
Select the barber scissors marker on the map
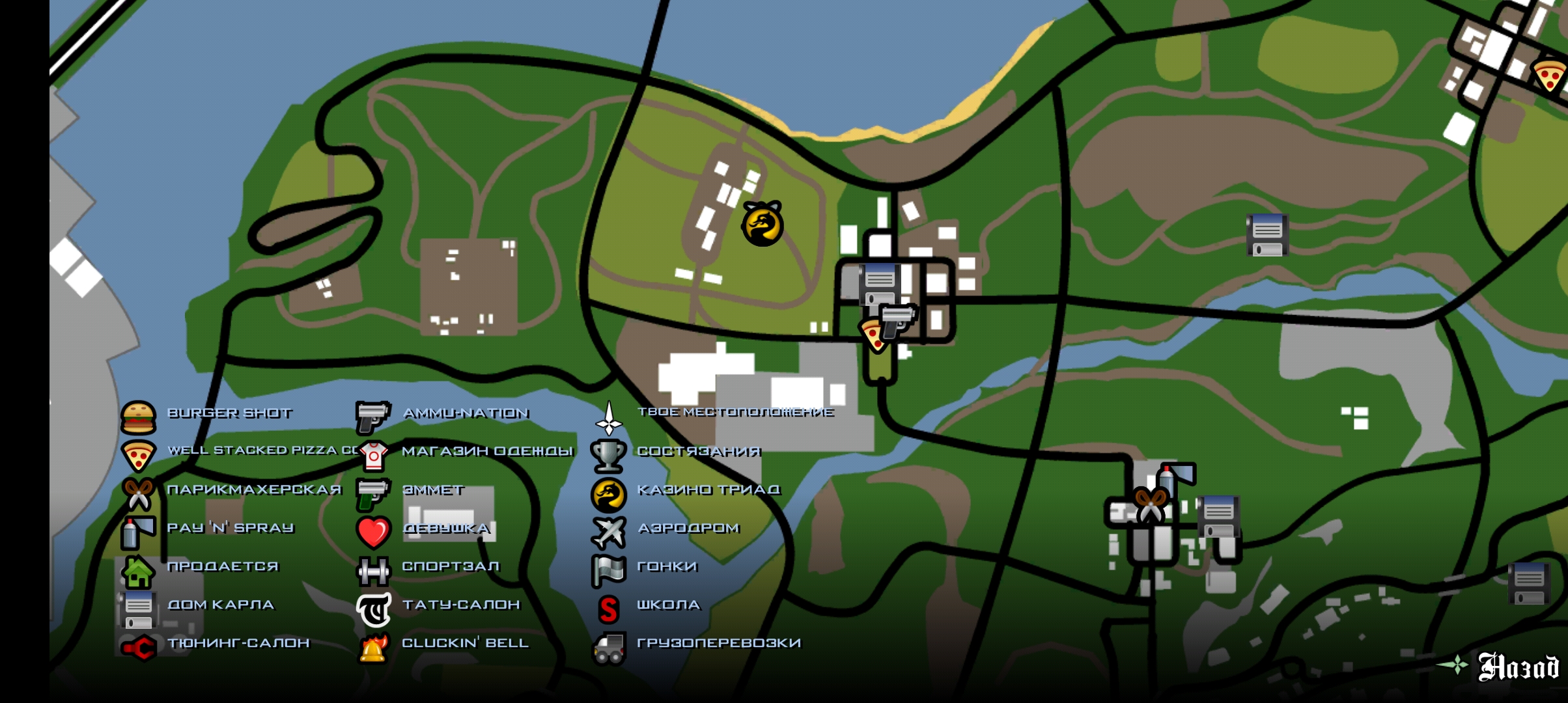(1150, 504)
